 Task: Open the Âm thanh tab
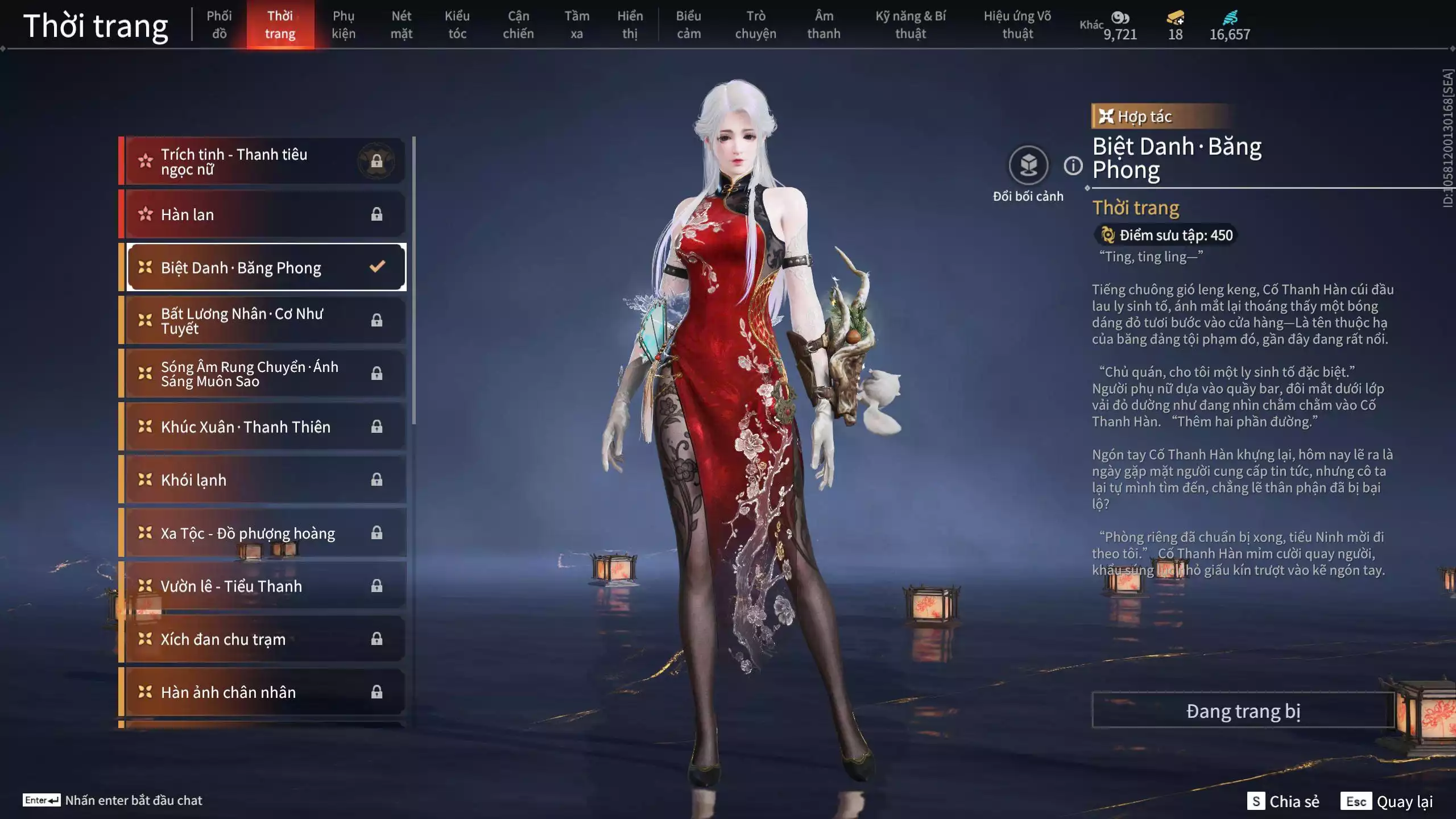(x=824, y=25)
